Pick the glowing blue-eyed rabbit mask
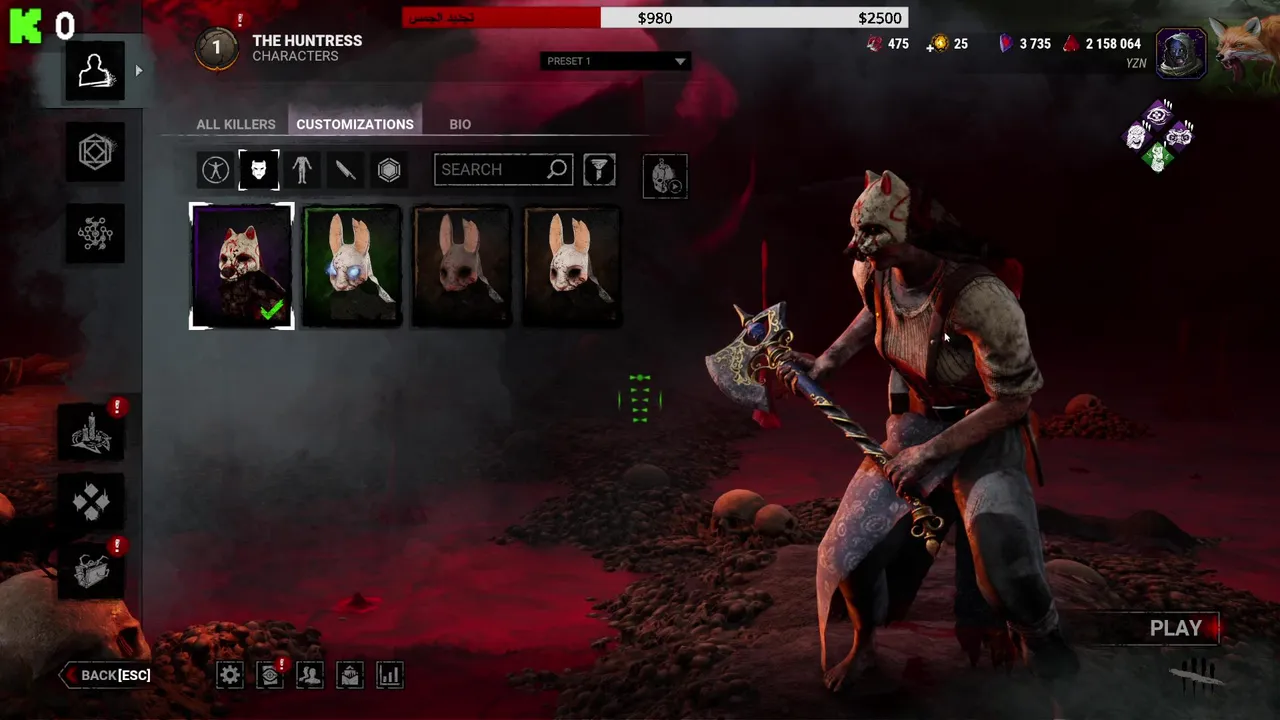The width and height of the screenshot is (1280, 720). tap(352, 266)
